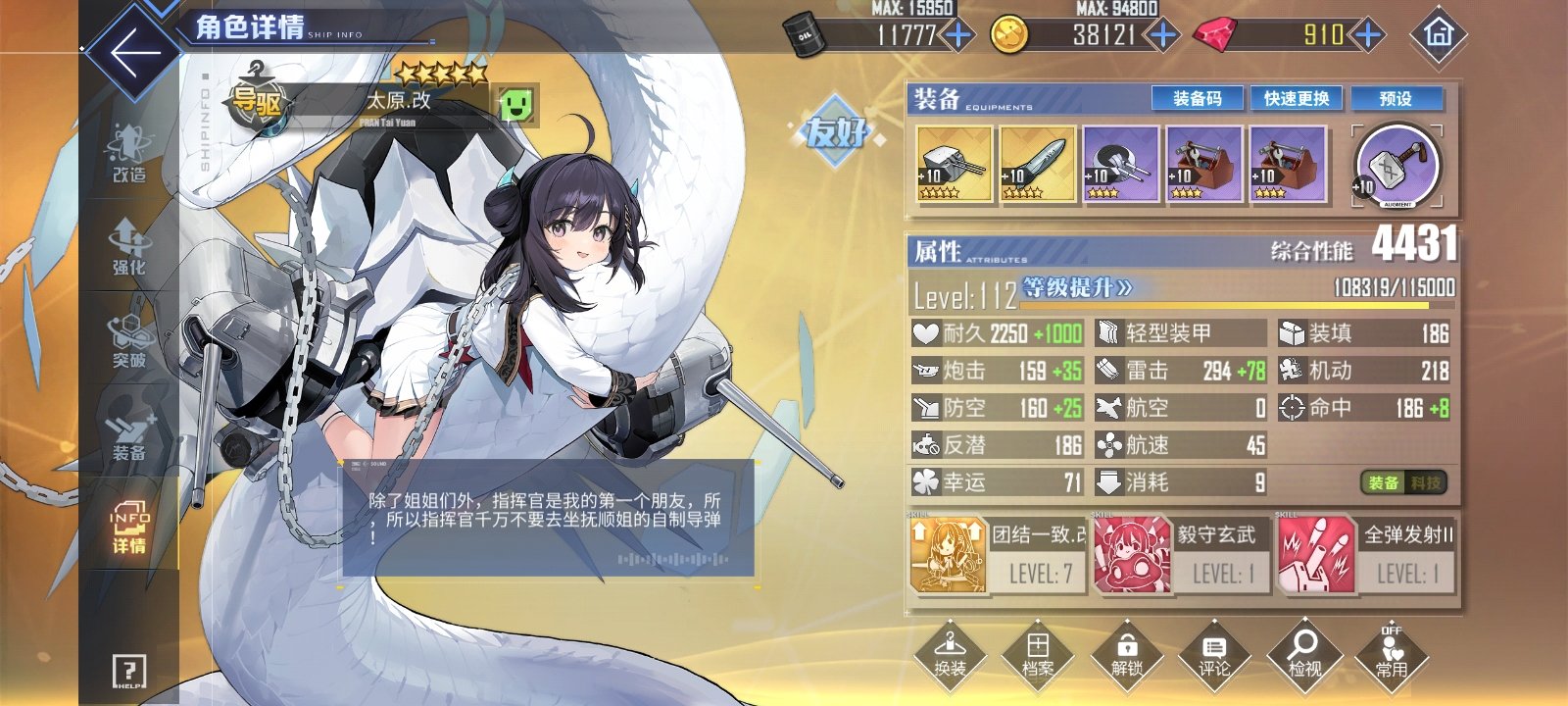1568x706 pixels.
Task: Open the 预设 preset button
Action: point(1396,99)
